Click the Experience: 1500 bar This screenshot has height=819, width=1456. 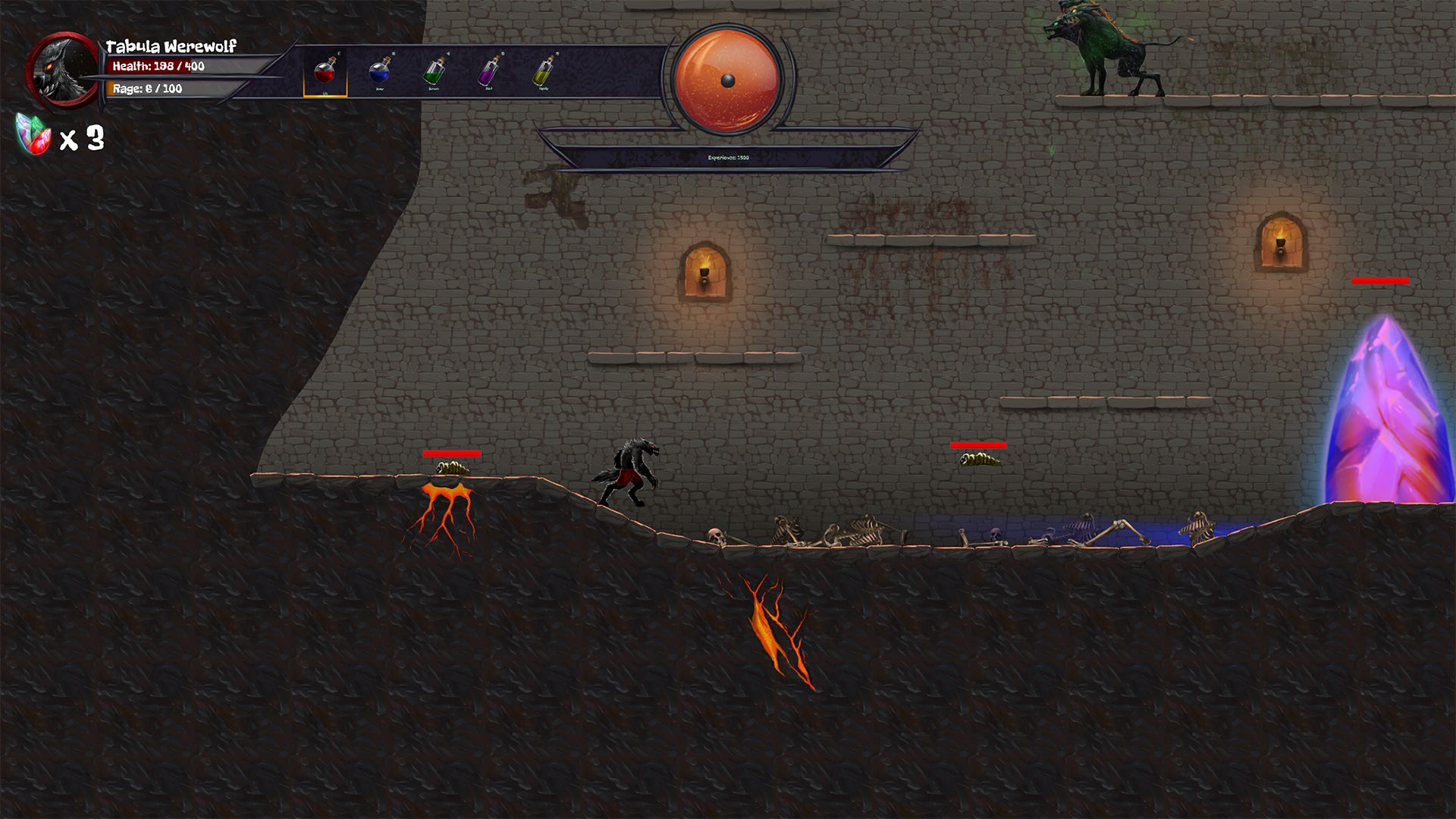(x=730, y=158)
